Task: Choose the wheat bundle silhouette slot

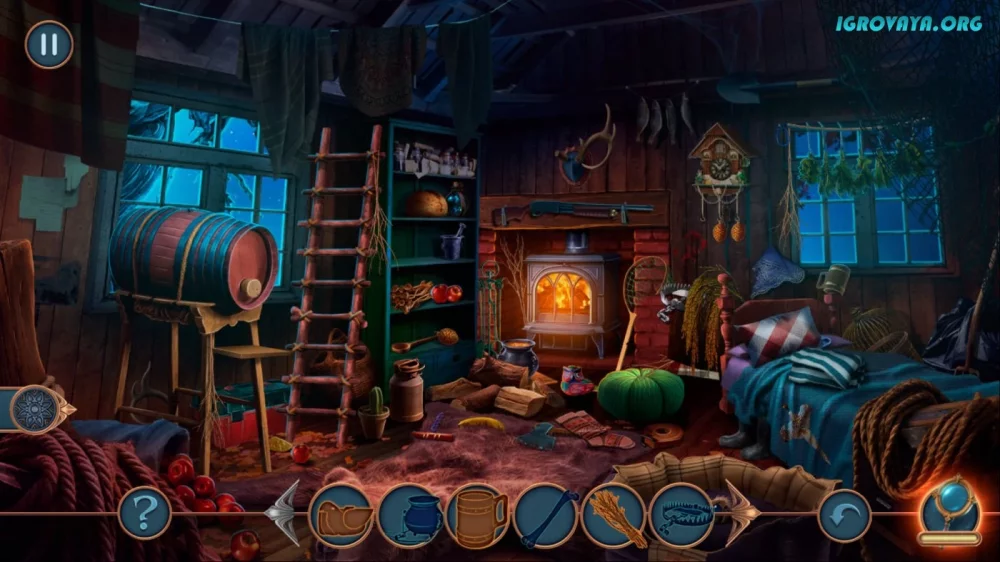Action: 613,515
